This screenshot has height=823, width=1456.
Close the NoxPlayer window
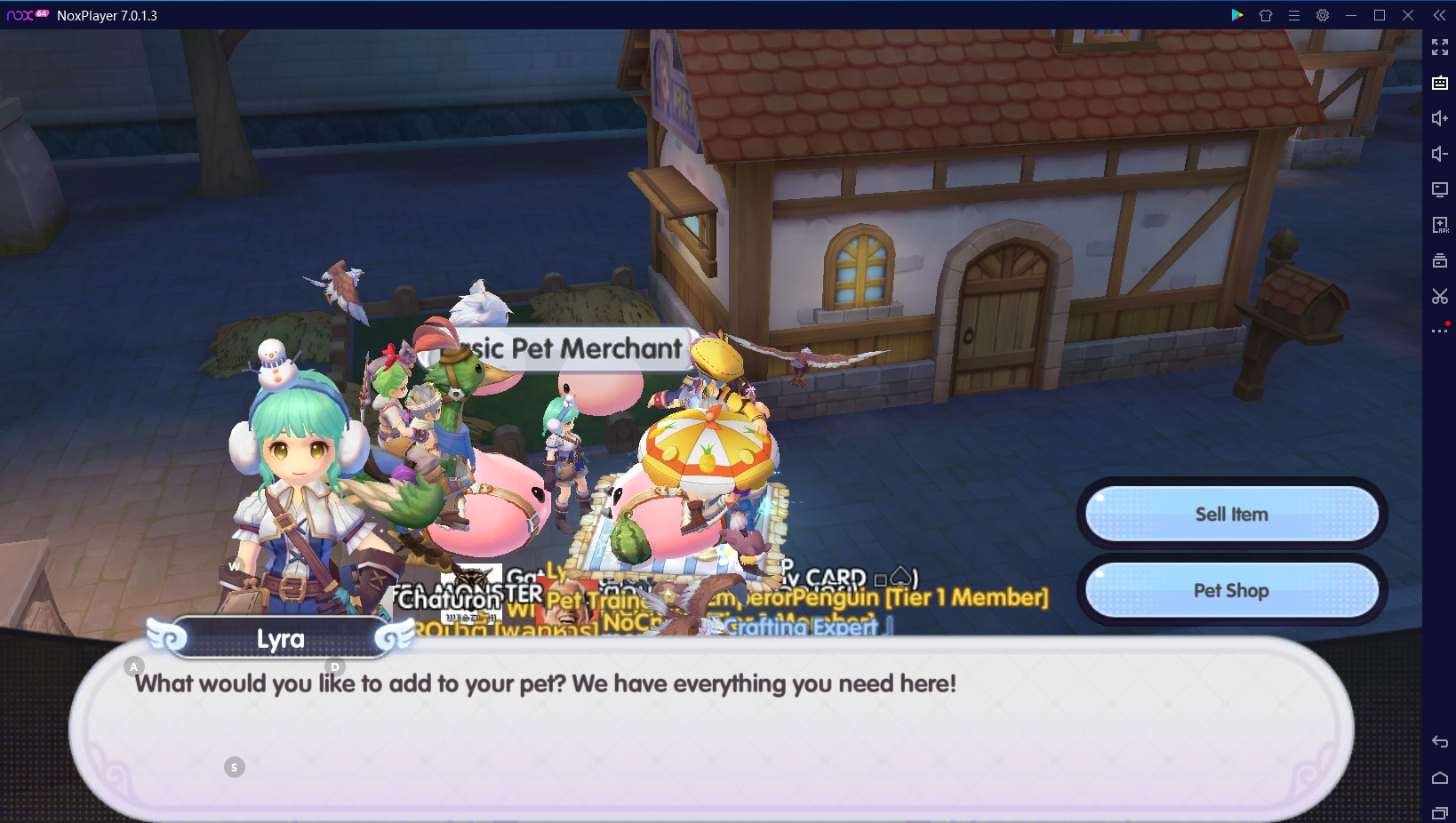1408,15
